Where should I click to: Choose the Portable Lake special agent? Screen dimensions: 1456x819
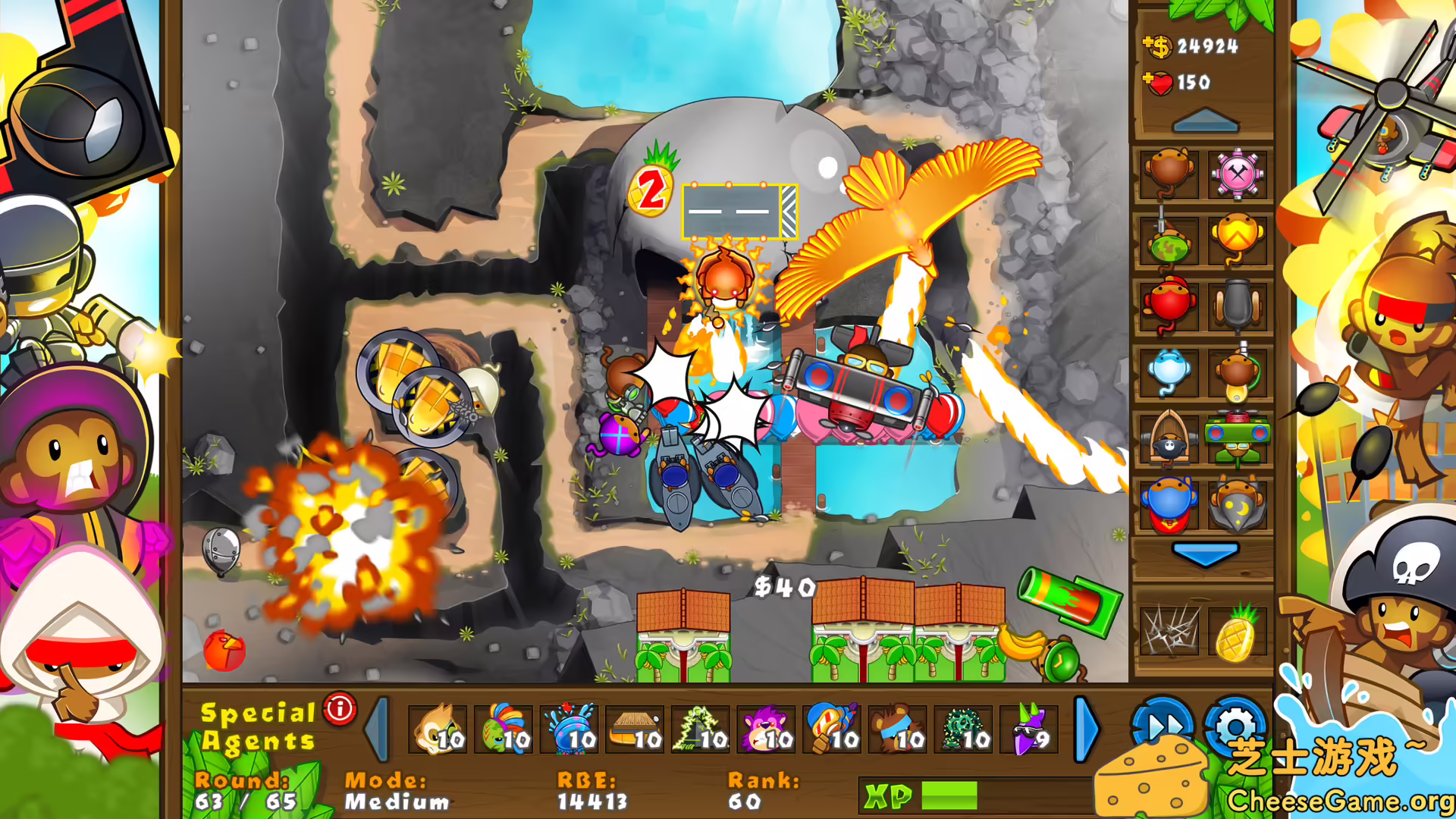(579, 730)
